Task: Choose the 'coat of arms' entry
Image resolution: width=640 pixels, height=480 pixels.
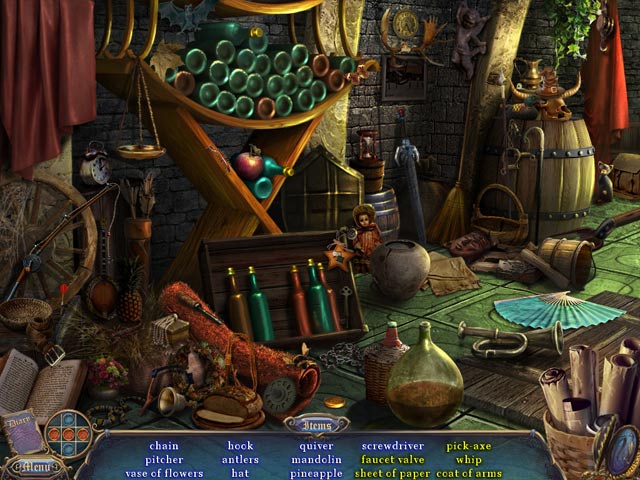Action: tap(468, 473)
